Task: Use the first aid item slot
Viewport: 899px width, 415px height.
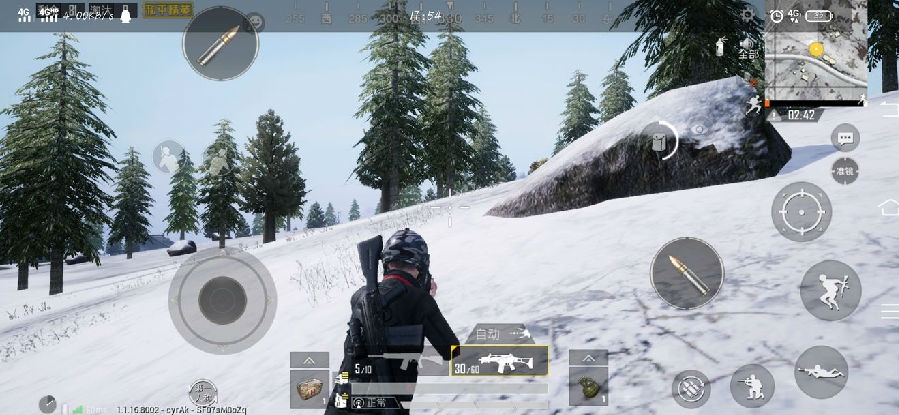Action: (309, 386)
